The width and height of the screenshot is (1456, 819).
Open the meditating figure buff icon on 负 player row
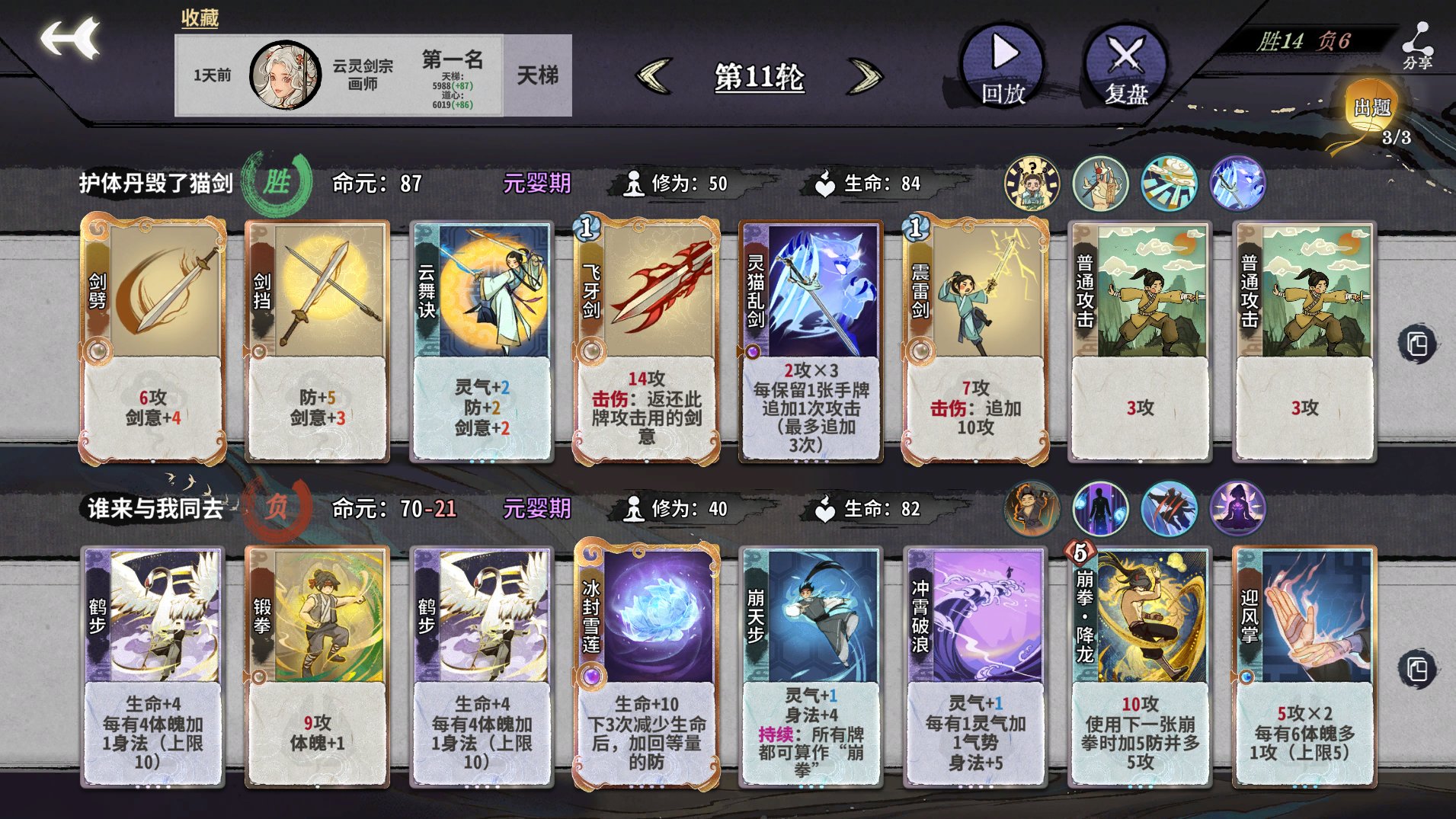click(x=1237, y=509)
